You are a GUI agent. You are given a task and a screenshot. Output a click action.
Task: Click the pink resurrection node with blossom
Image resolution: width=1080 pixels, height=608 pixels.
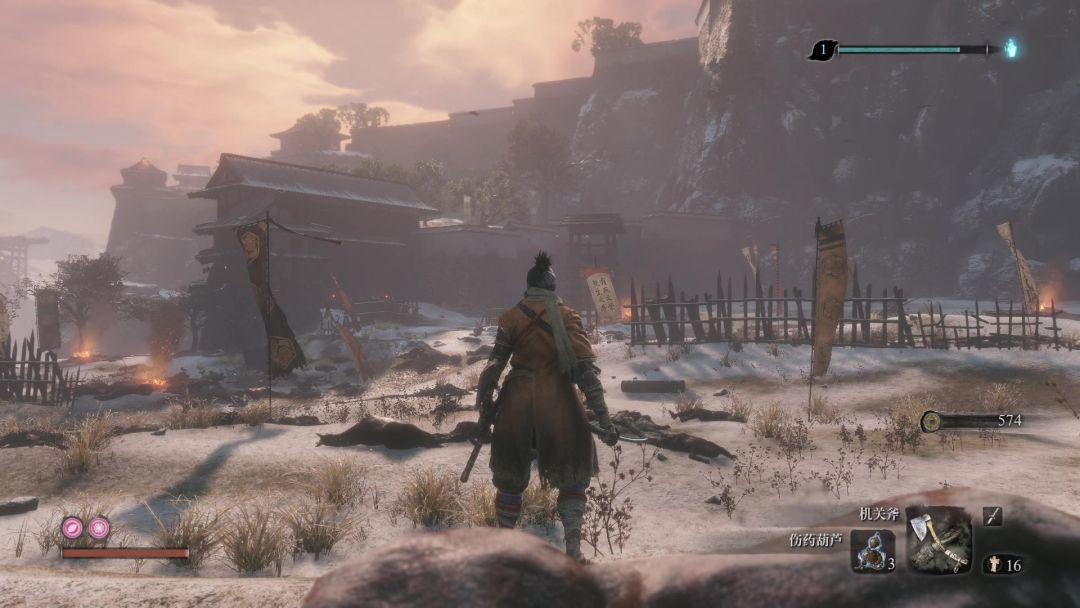click(x=99, y=527)
